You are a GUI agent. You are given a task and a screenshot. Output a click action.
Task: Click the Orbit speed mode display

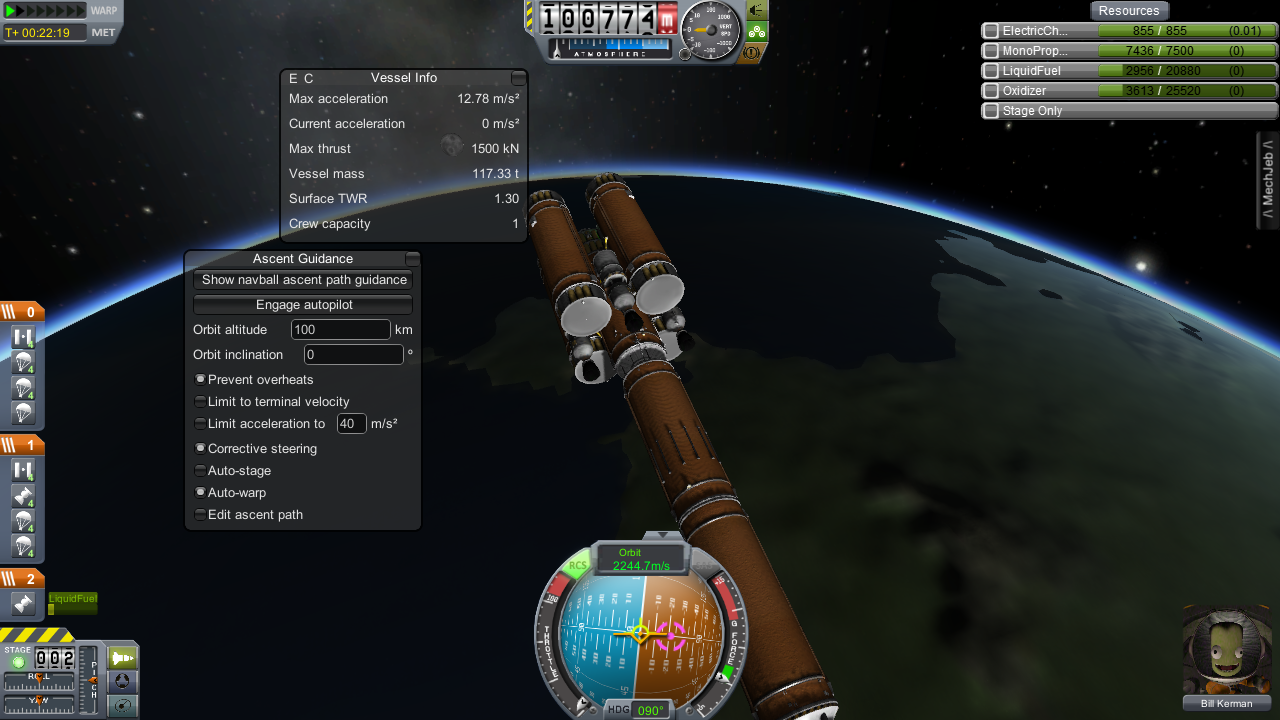[640, 559]
